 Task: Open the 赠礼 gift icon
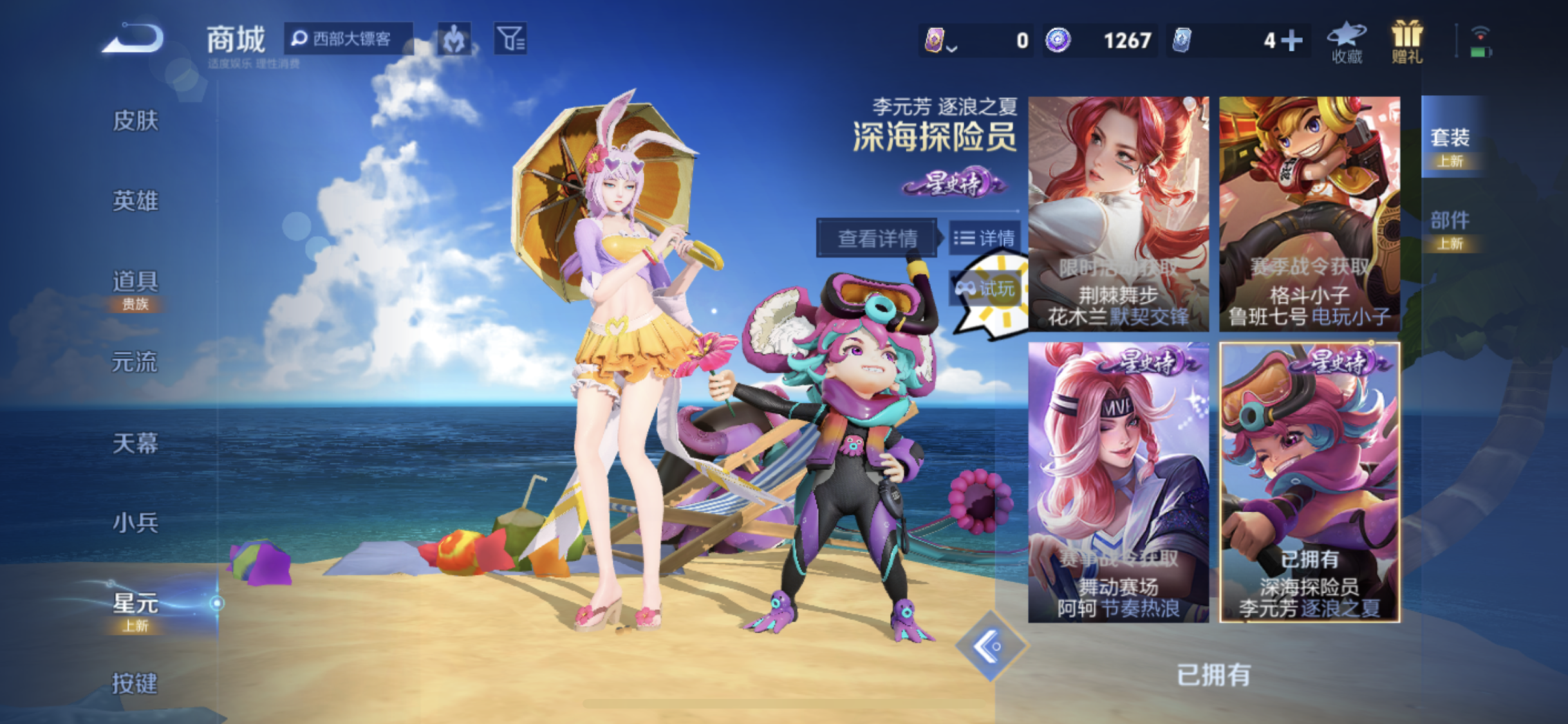(x=1407, y=42)
